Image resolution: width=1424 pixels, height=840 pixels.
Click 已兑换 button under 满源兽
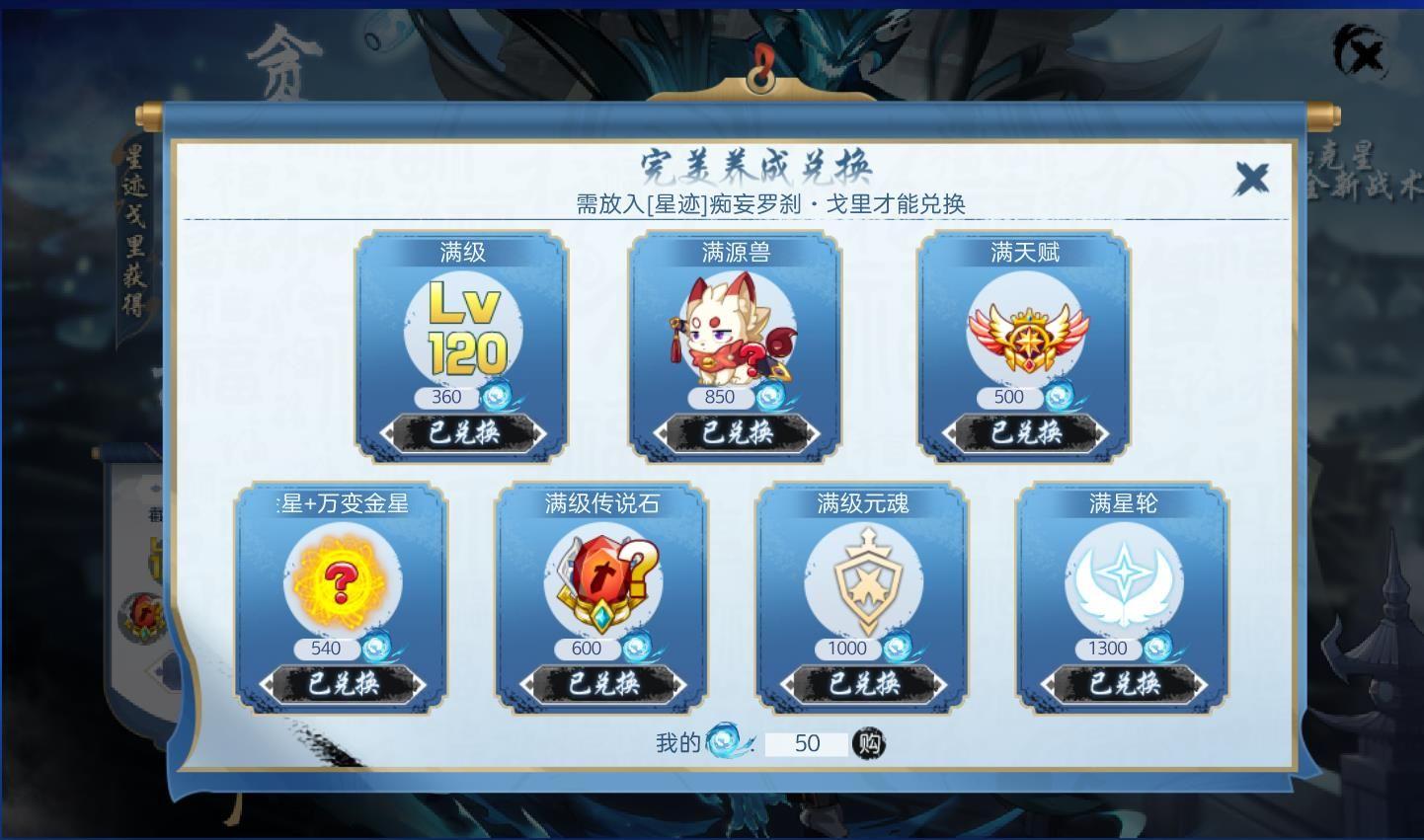[737, 432]
